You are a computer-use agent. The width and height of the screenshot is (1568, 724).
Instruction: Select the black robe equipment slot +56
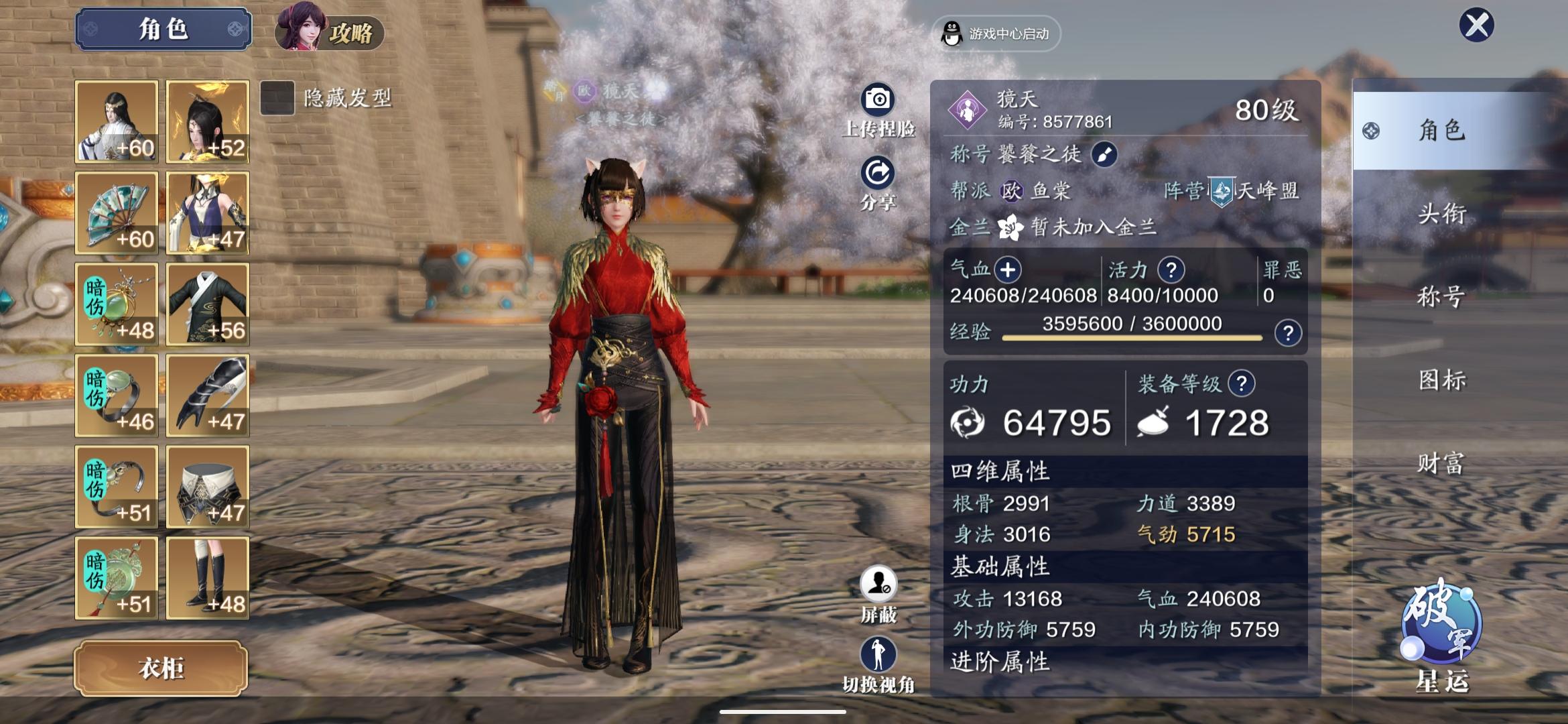point(208,304)
